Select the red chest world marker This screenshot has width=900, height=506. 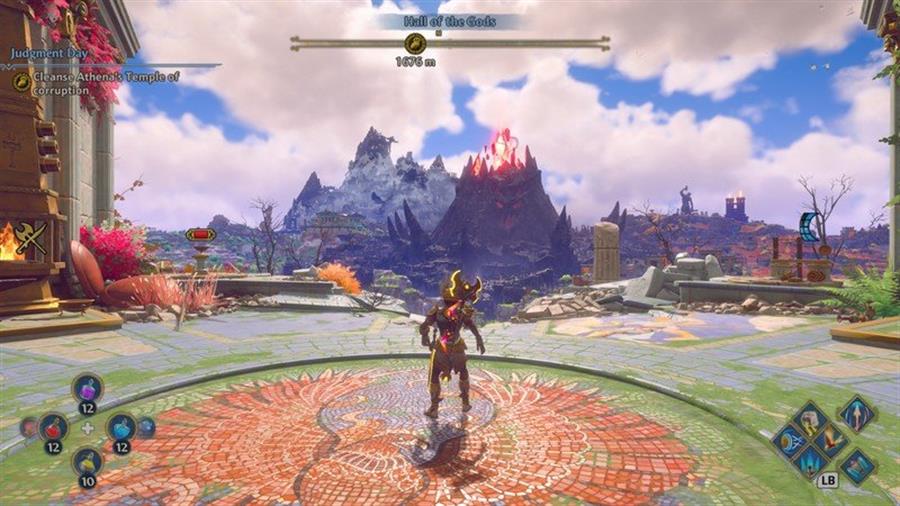[x=200, y=235]
